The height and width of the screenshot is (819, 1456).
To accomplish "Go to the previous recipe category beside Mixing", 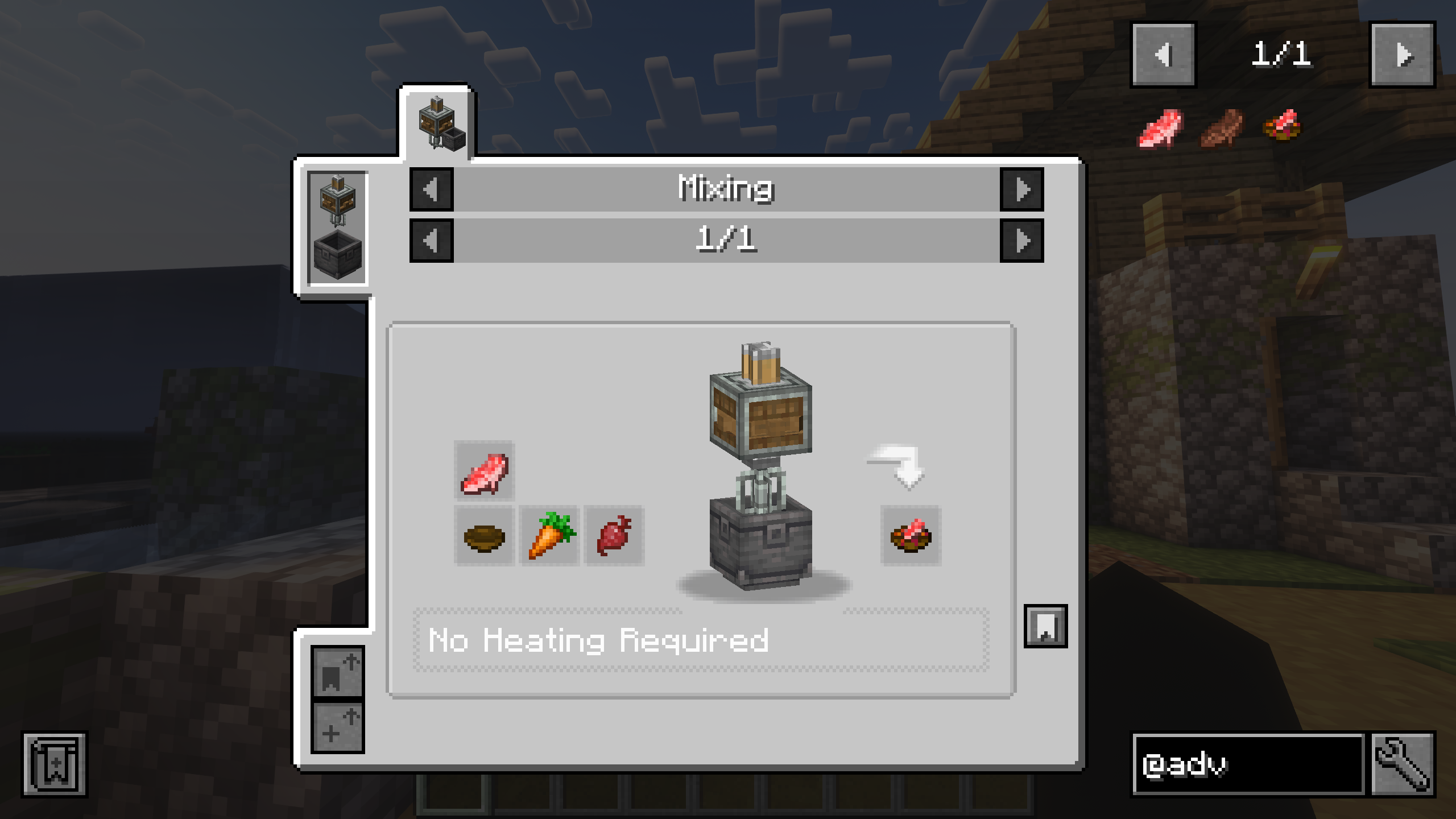I will (431, 189).
